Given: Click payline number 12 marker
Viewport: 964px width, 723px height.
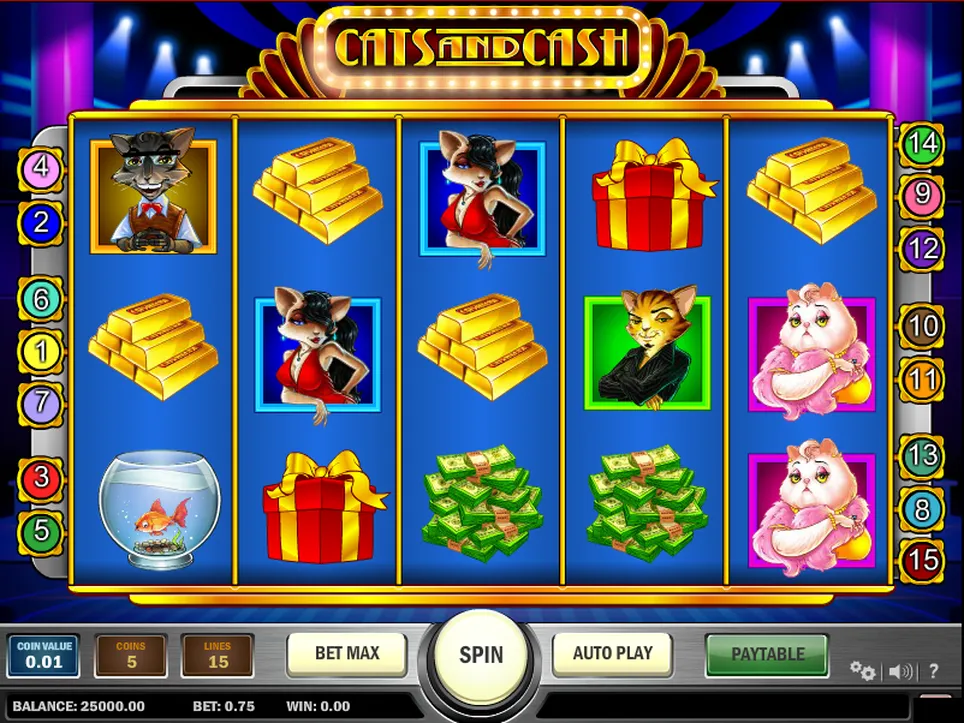Looking at the screenshot, I should tap(922, 246).
